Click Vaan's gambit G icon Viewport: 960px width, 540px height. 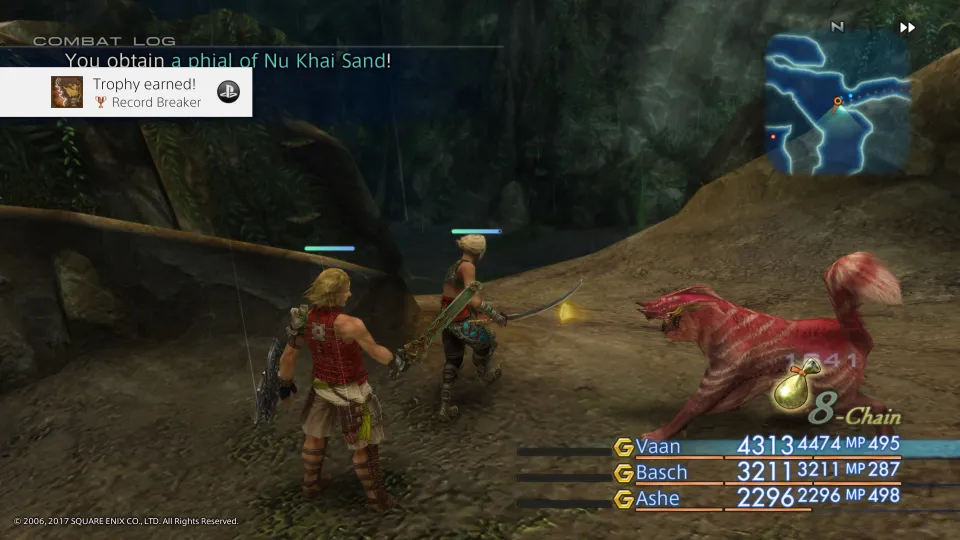(624, 447)
